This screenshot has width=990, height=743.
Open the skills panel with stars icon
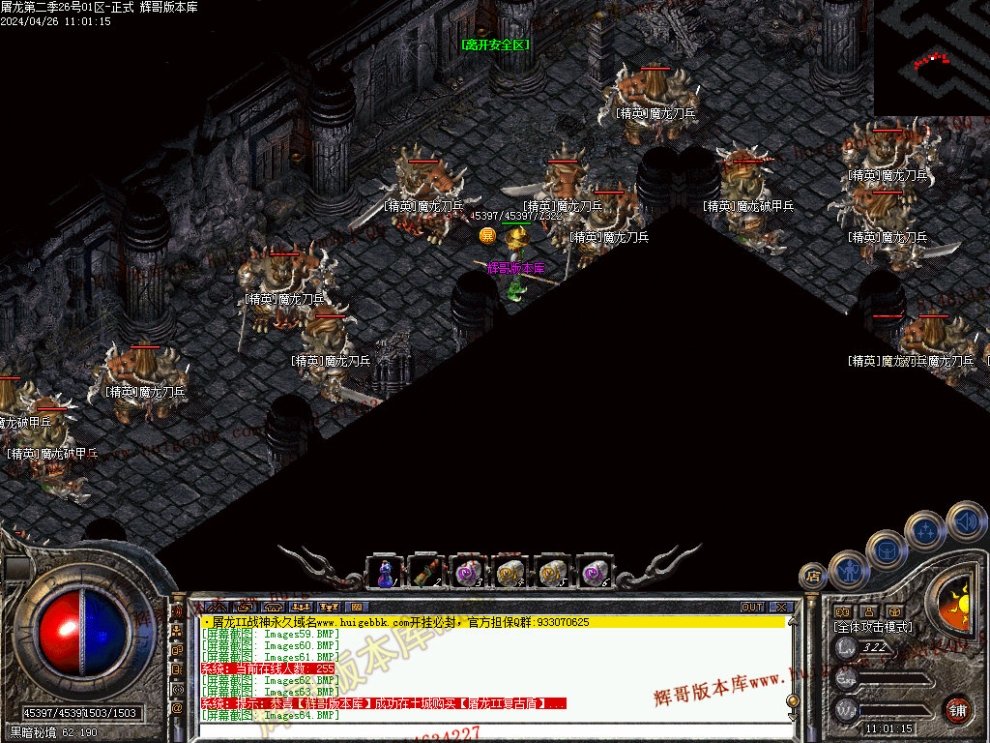[925, 530]
